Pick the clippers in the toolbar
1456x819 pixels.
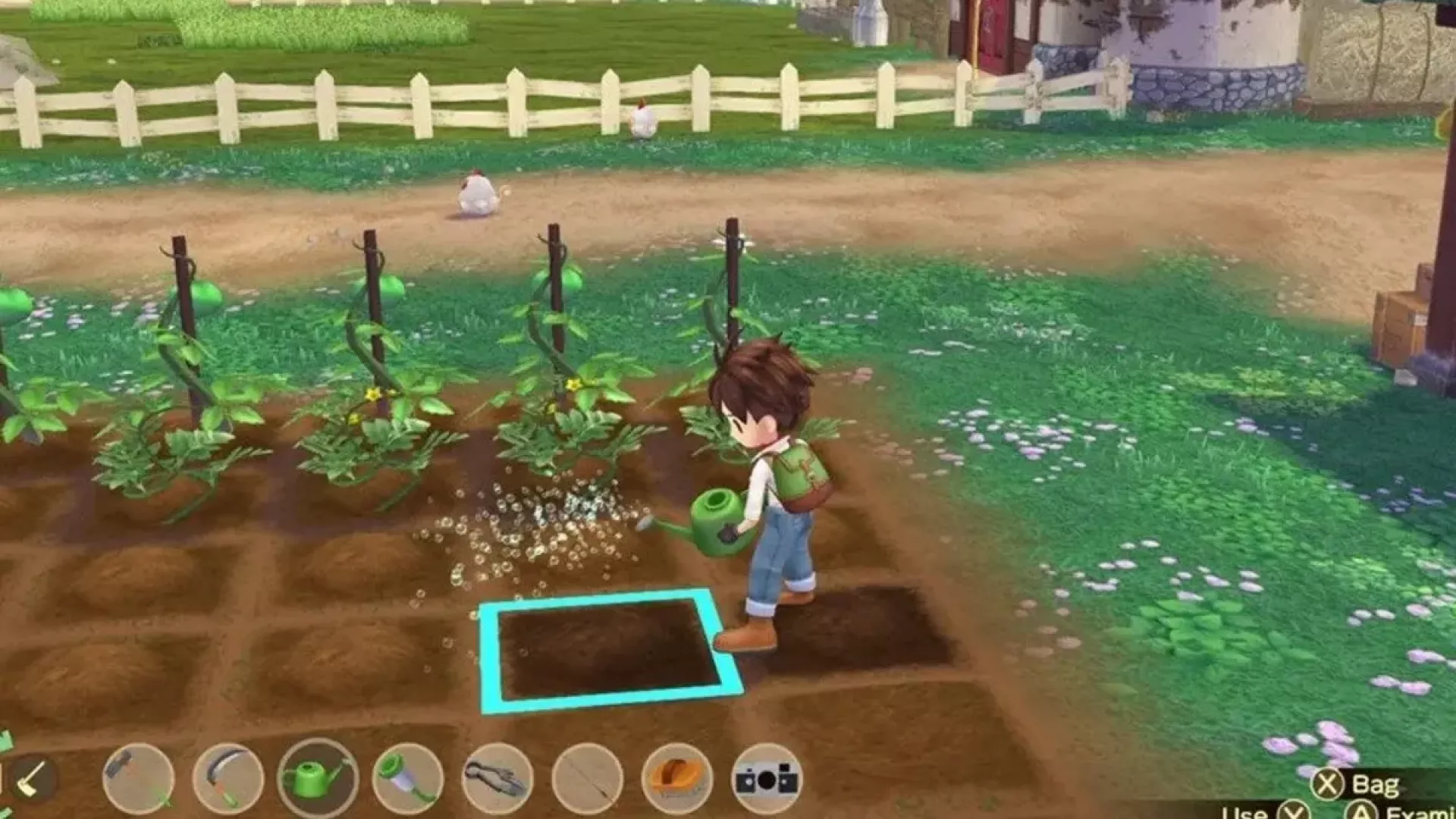point(497,778)
